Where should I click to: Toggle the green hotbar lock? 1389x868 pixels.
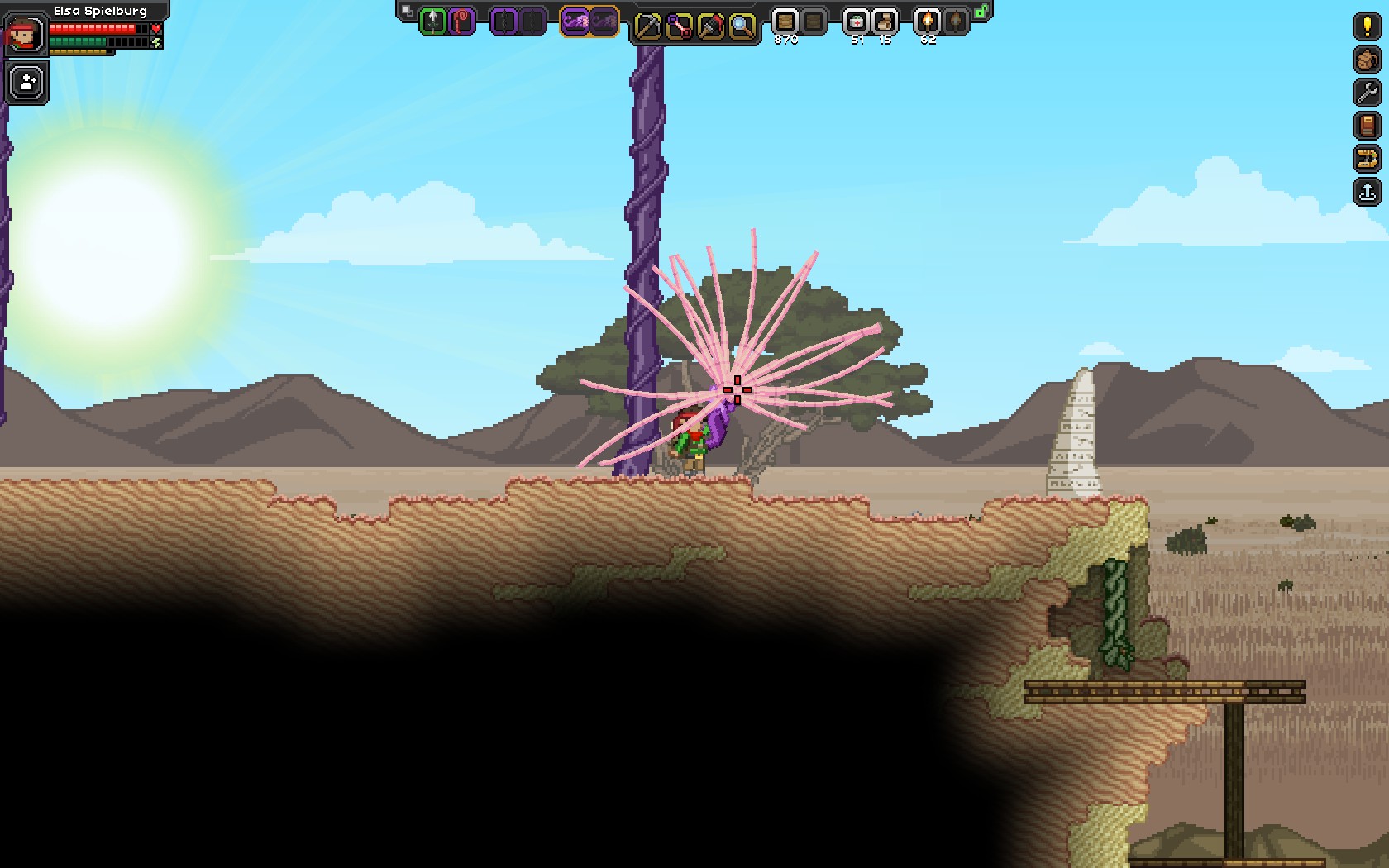[x=981, y=12]
